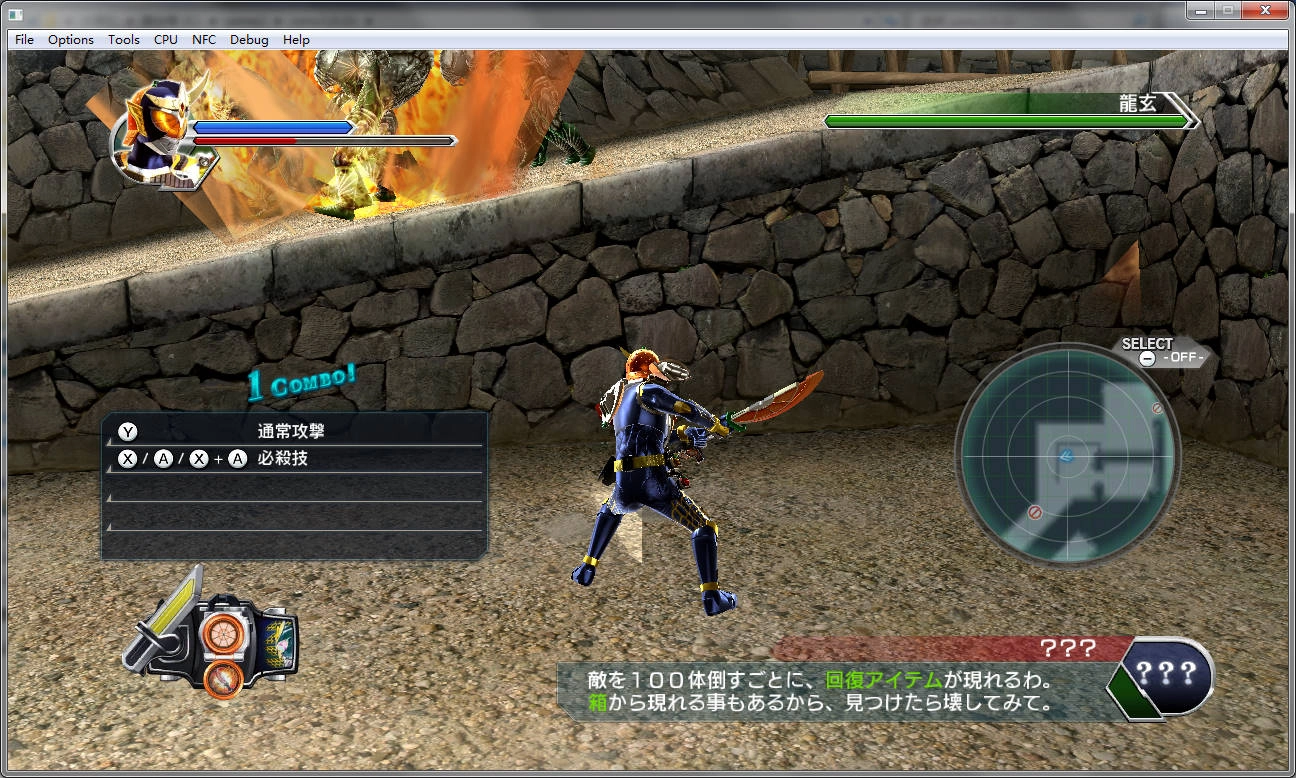The image size is (1296, 778).
Task: Open the File menu
Action: (23, 39)
